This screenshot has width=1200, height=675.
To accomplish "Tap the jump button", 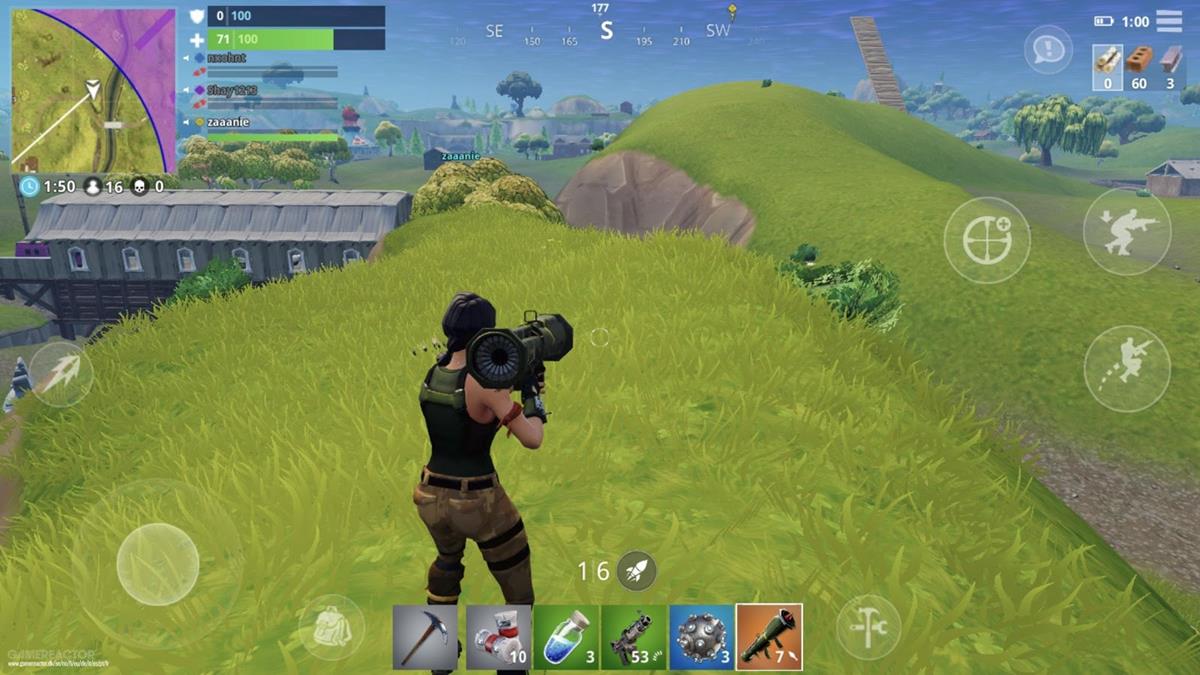I will (1127, 367).
